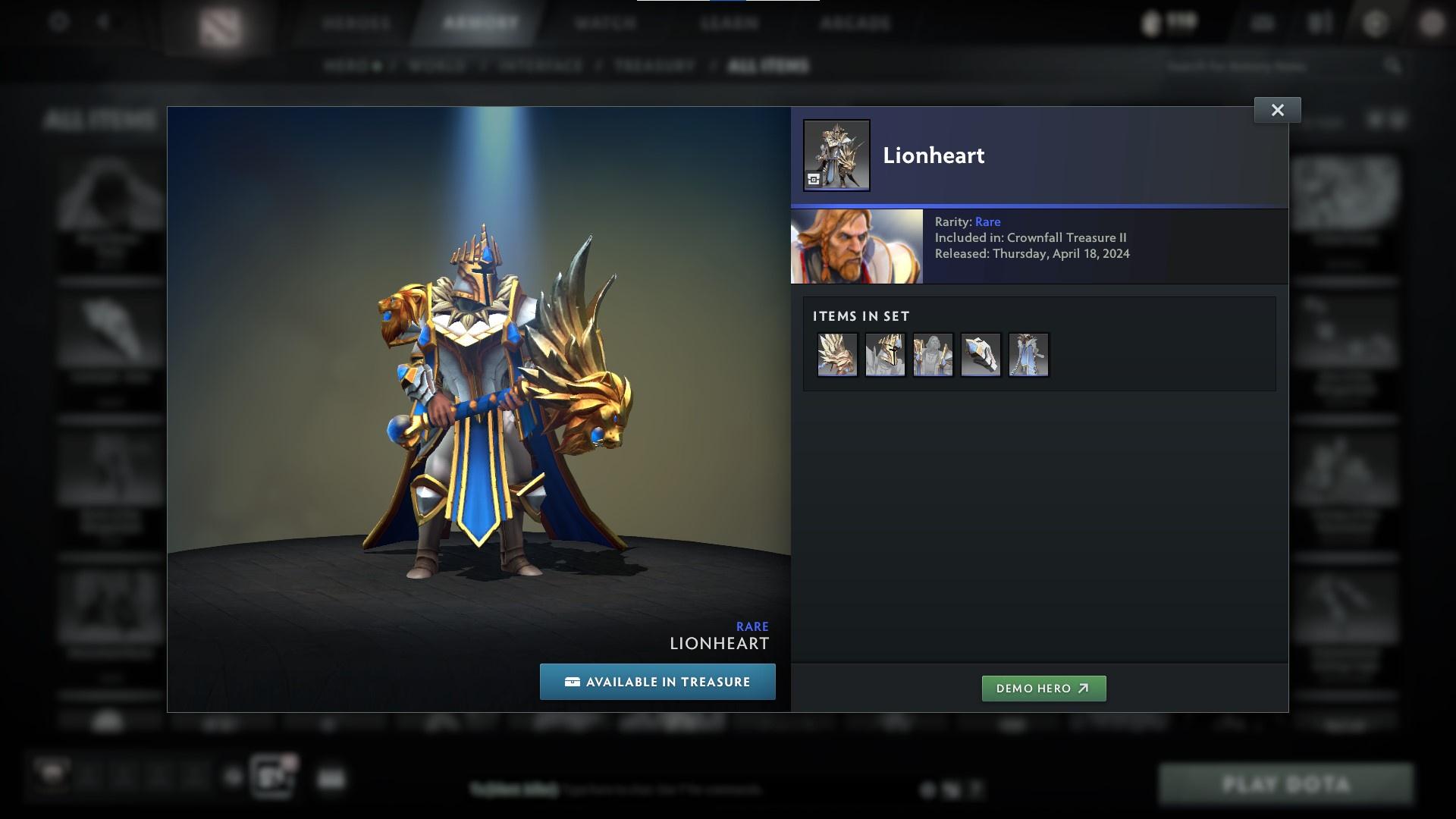This screenshot has height=819, width=1456.
Task: Click the Lionheart set icon above the title
Action: (x=836, y=154)
